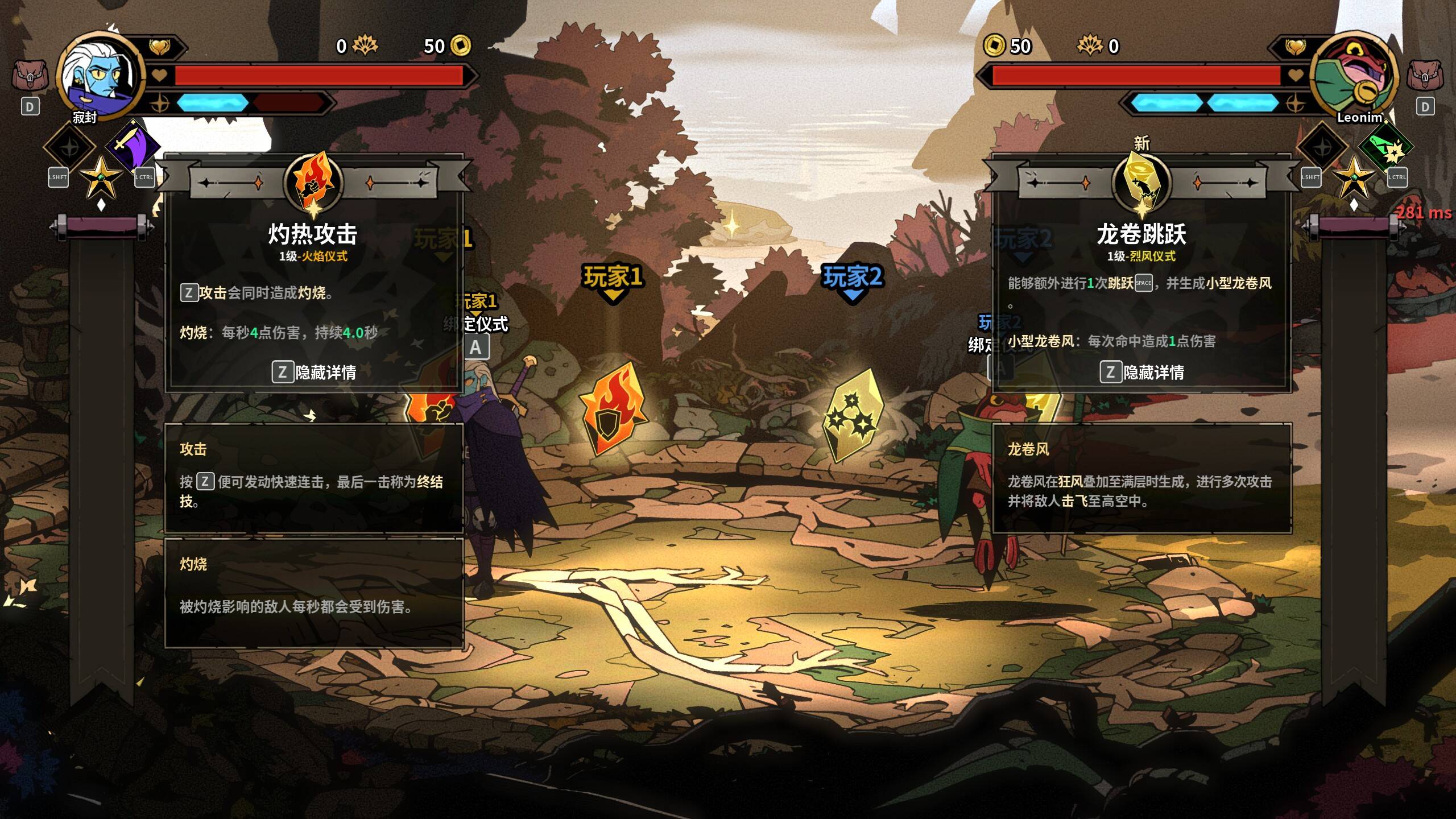The image size is (1456, 819).
Task: Activate the green burst skill icon
Action: tap(1385, 148)
